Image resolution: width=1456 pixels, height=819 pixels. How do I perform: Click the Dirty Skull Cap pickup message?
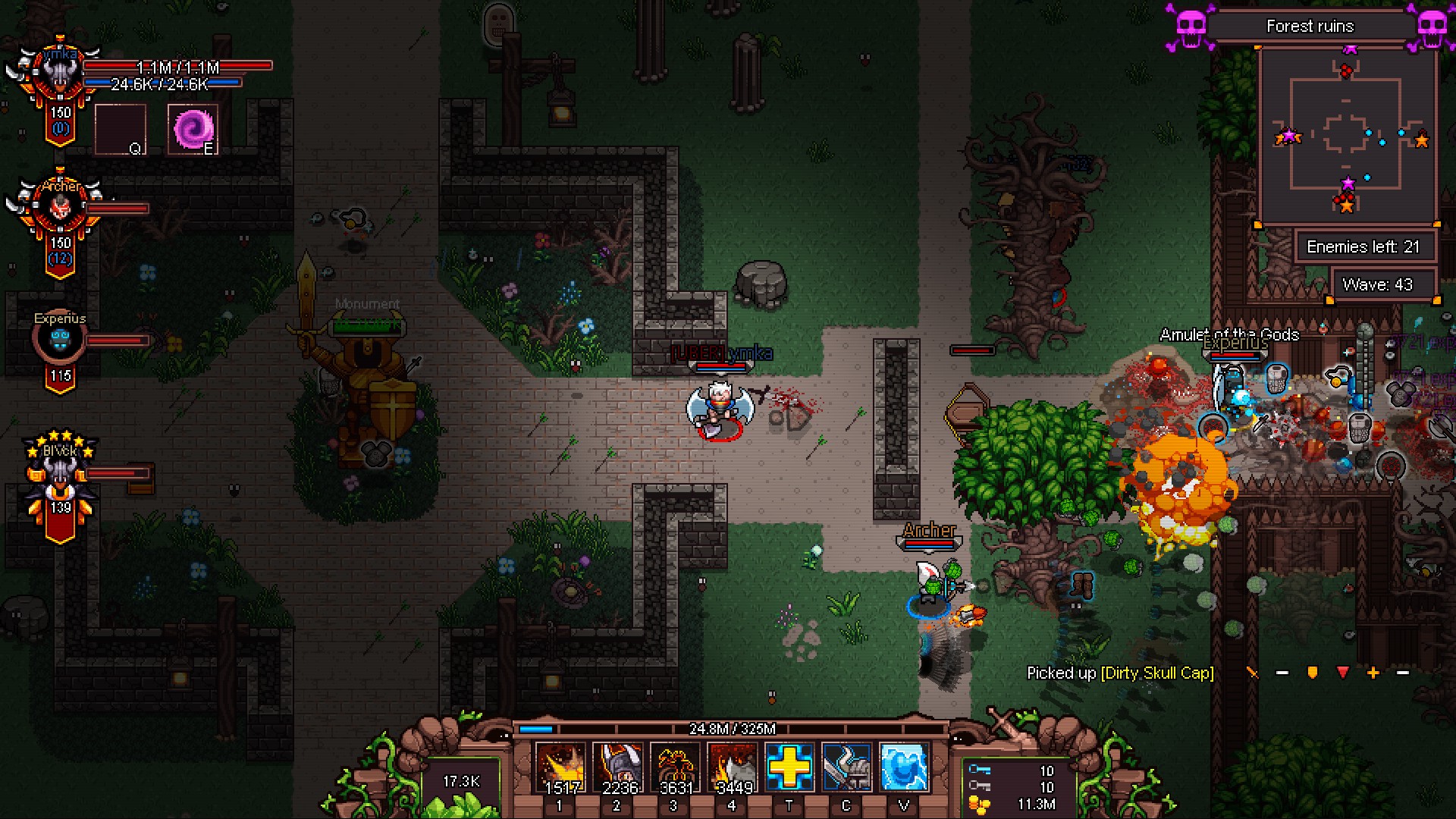click(x=1120, y=672)
